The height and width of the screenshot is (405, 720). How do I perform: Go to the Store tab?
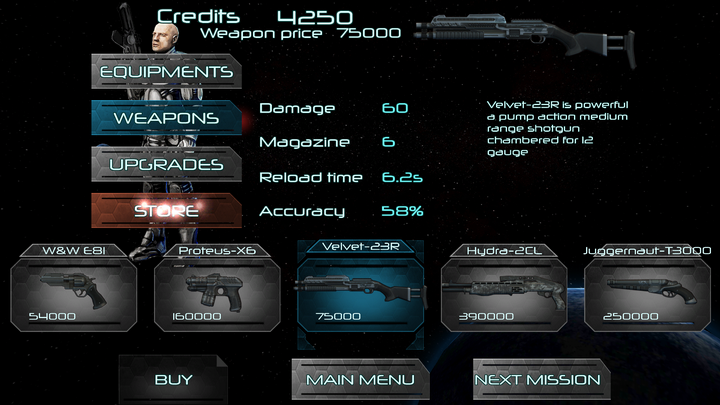[x=165, y=211]
